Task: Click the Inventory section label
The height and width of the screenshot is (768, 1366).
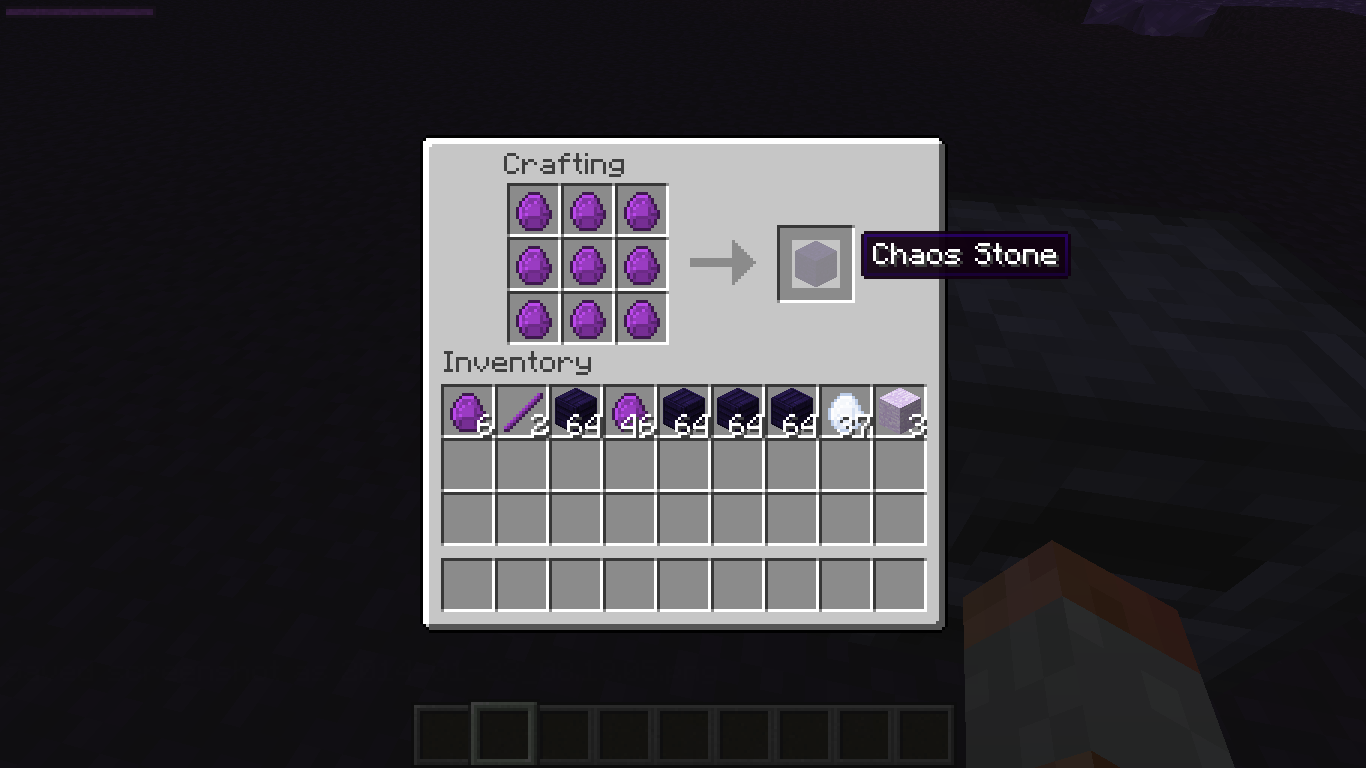Action: pyautogui.click(x=517, y=363)
